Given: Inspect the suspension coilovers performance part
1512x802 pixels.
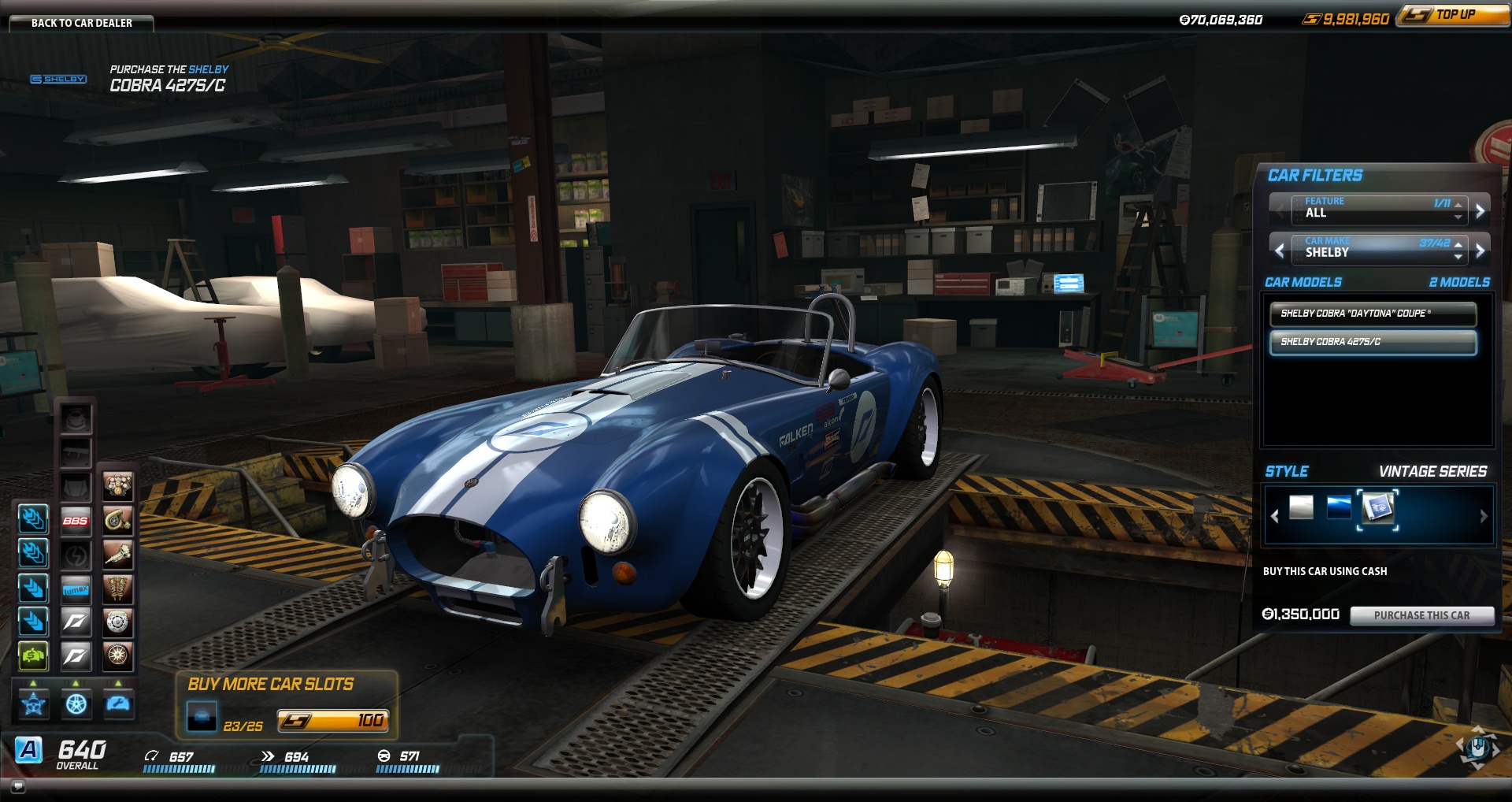Looking at the screenshot, I should [117, 589].
